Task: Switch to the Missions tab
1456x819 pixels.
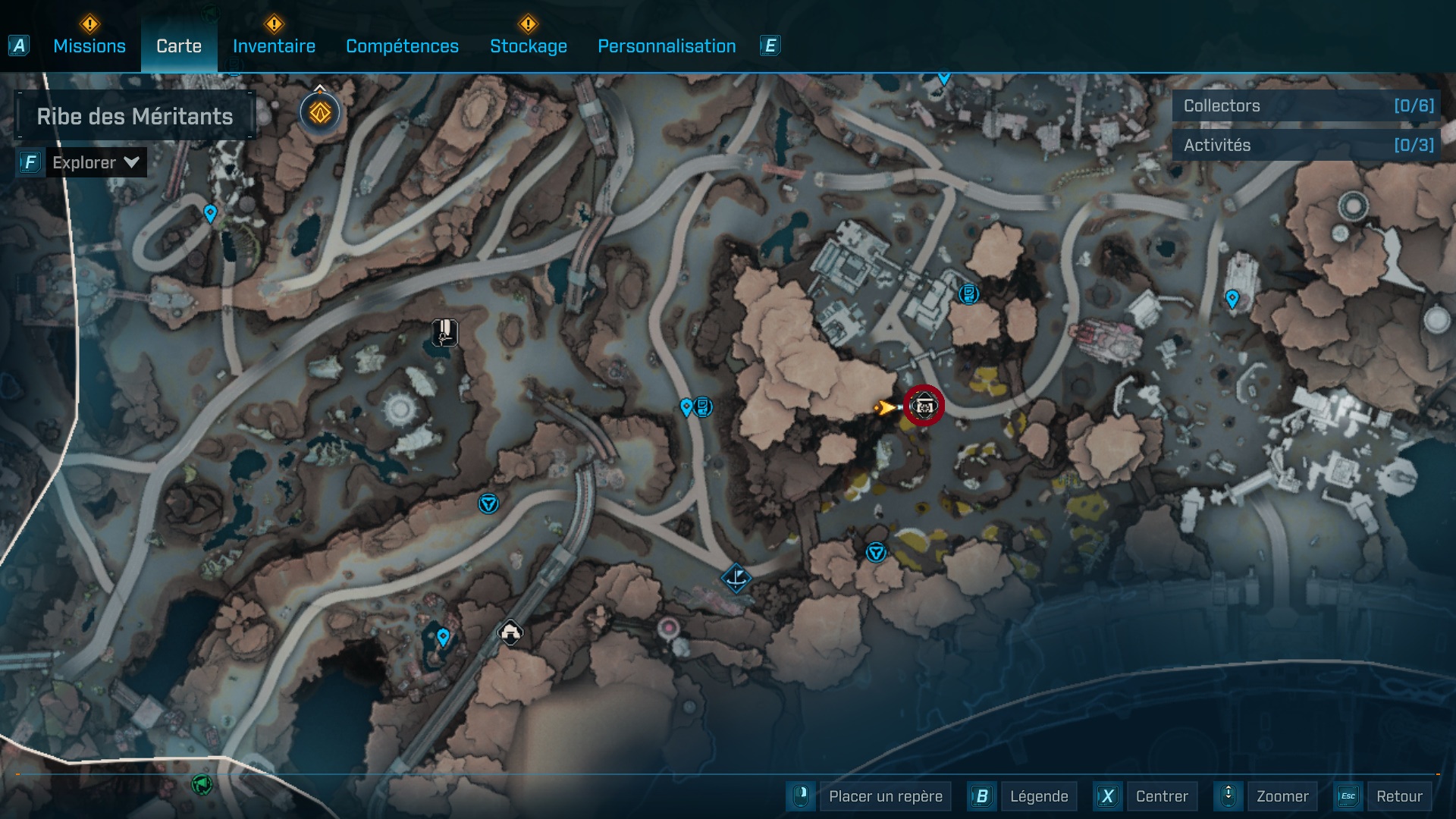Action: point(89,46)
